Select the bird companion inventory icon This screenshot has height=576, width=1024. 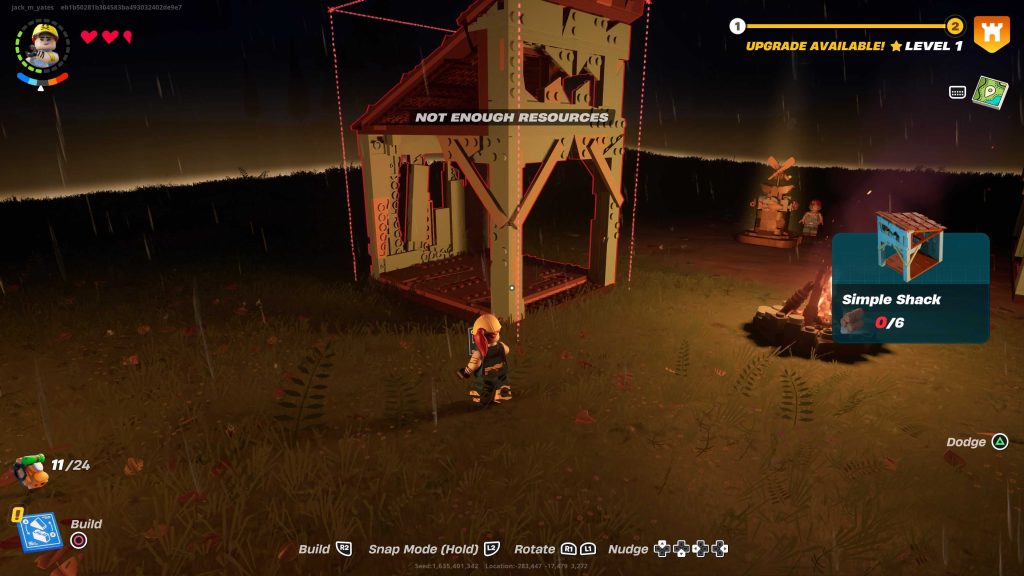coord(31,468)
